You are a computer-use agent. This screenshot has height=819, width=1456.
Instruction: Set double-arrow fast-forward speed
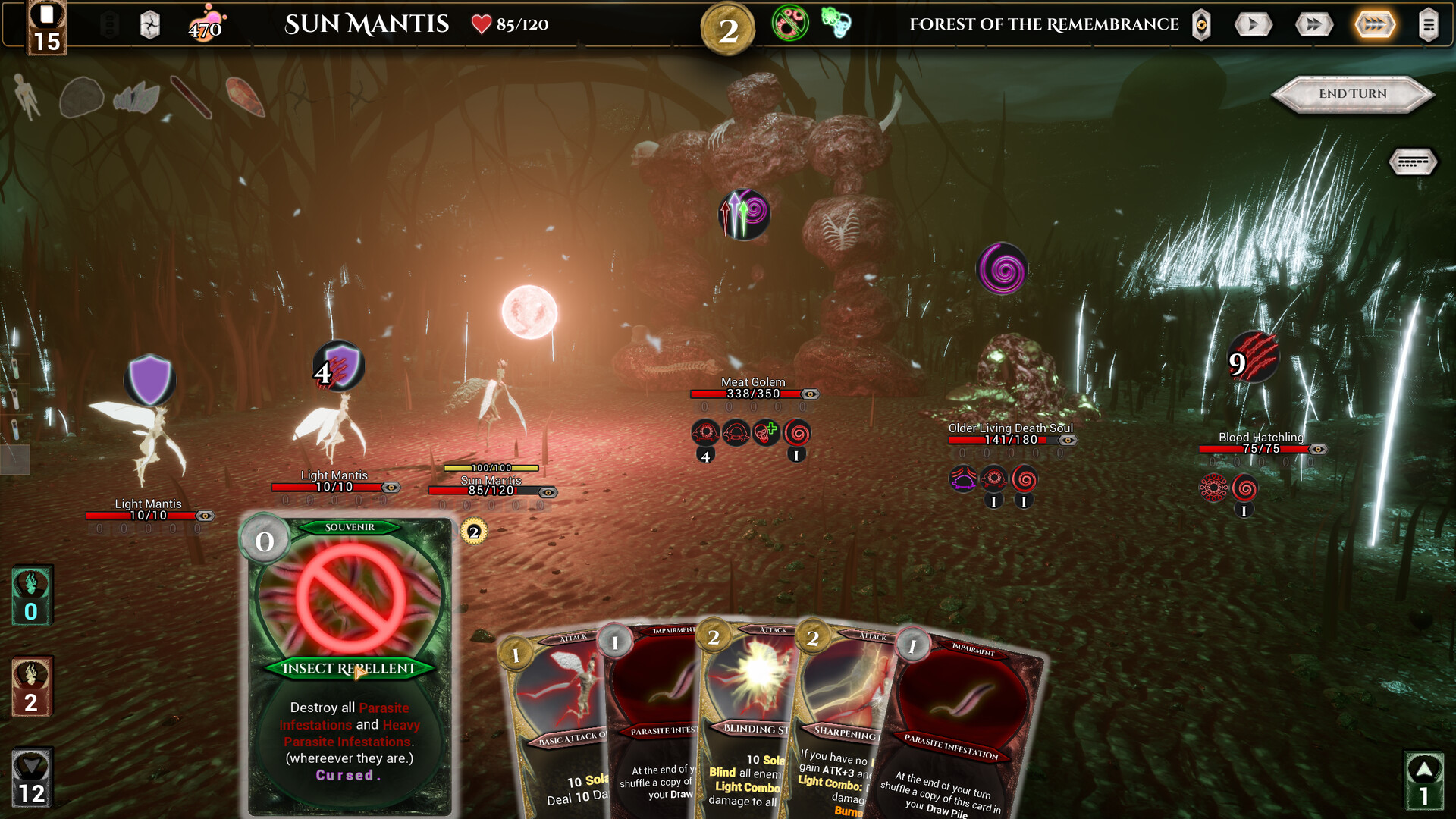[1313, 25]
